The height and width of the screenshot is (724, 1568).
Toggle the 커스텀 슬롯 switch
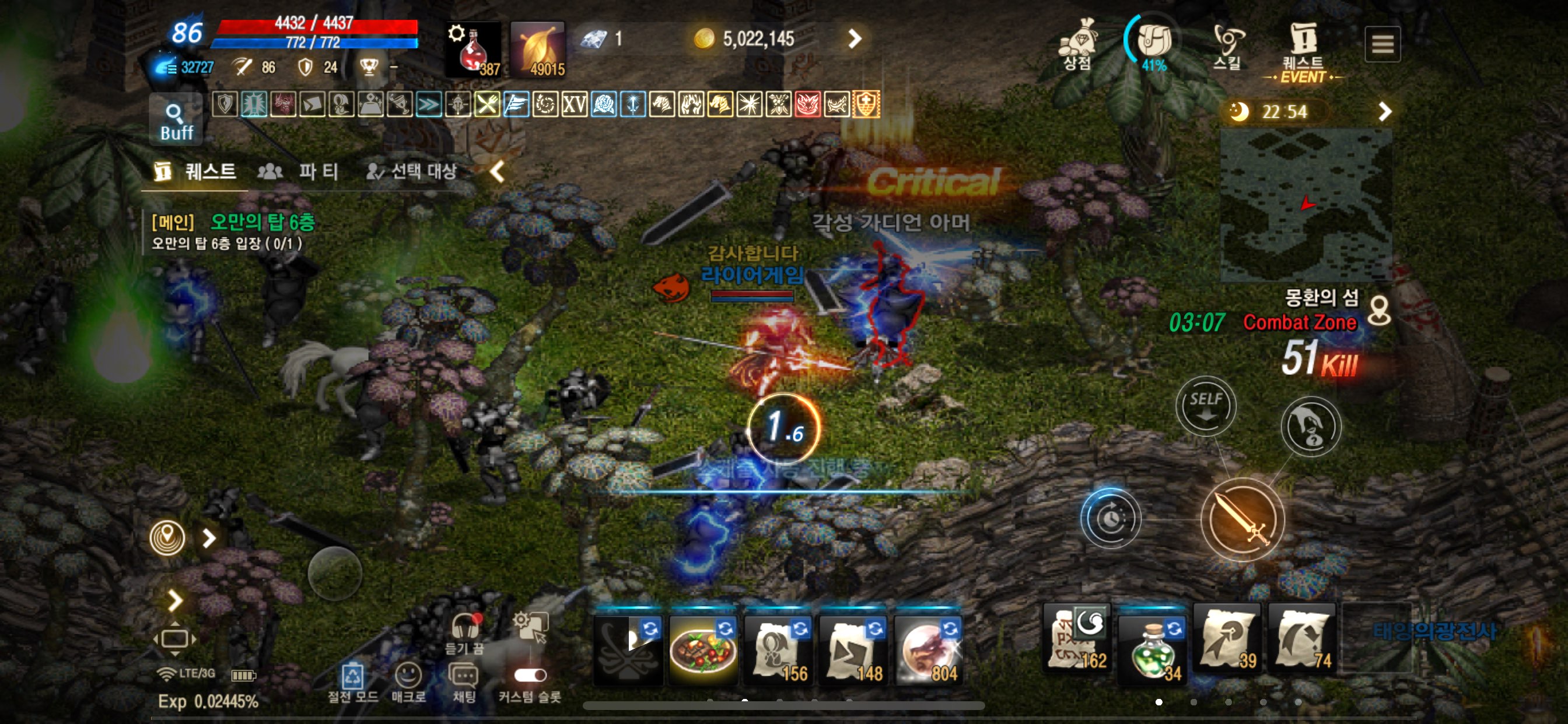coord(530,676)
